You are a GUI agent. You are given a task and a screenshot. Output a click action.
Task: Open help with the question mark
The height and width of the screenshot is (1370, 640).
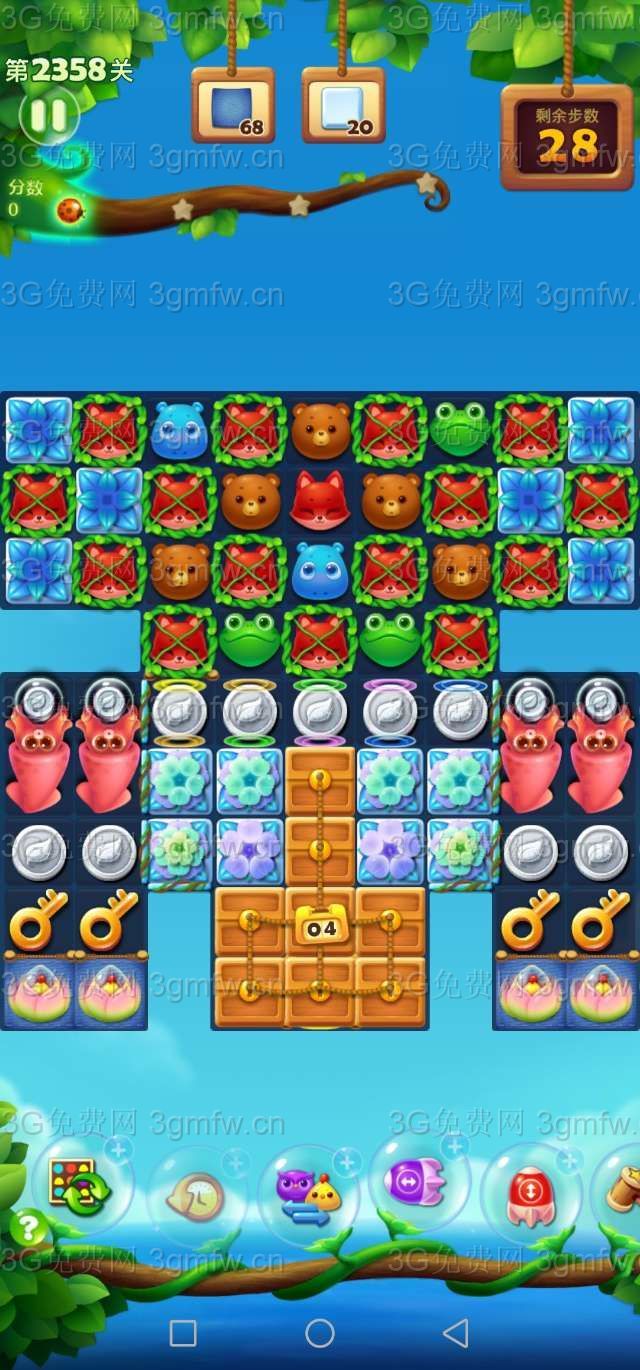point(29,1227)
